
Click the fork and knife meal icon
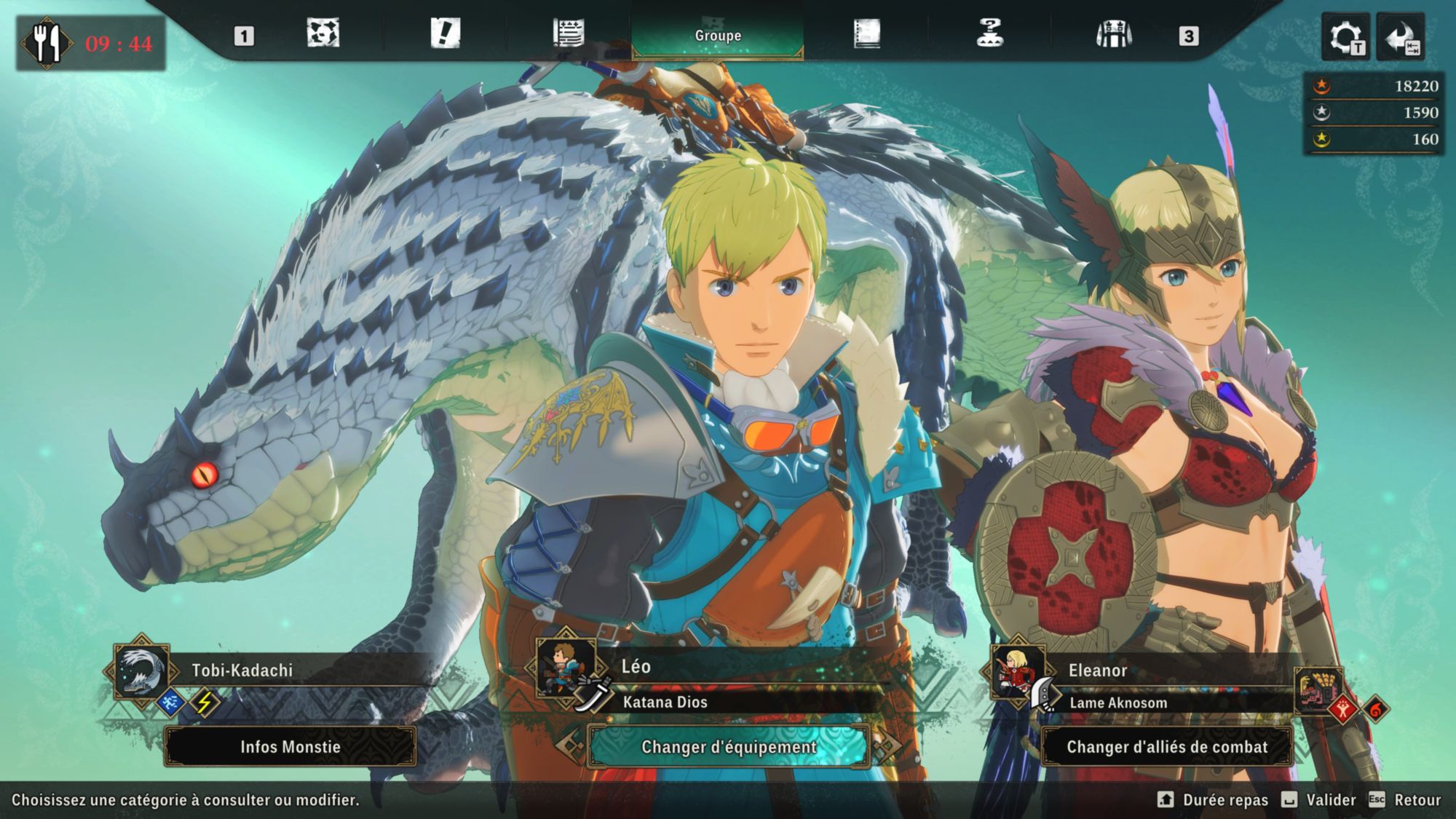pyautogui.click(x=47, y=44)
